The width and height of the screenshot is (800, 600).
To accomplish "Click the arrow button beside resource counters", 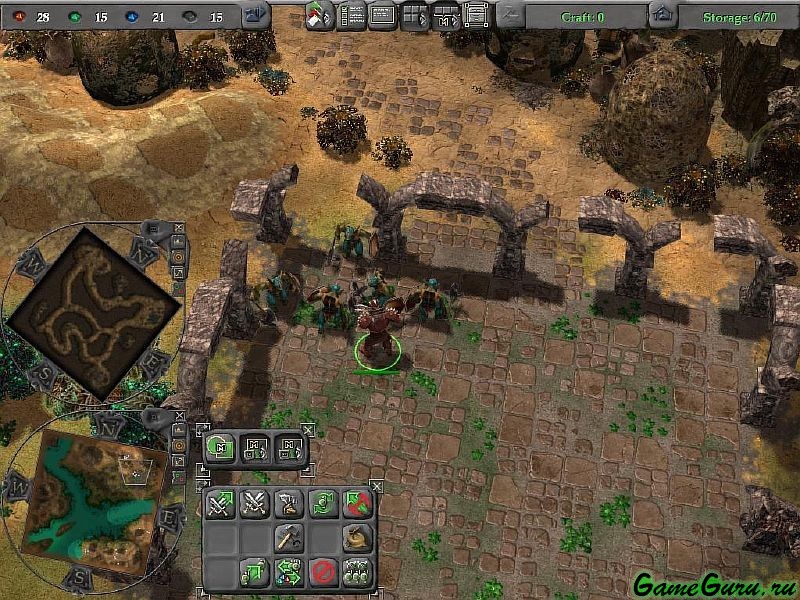I will (255, 15).
